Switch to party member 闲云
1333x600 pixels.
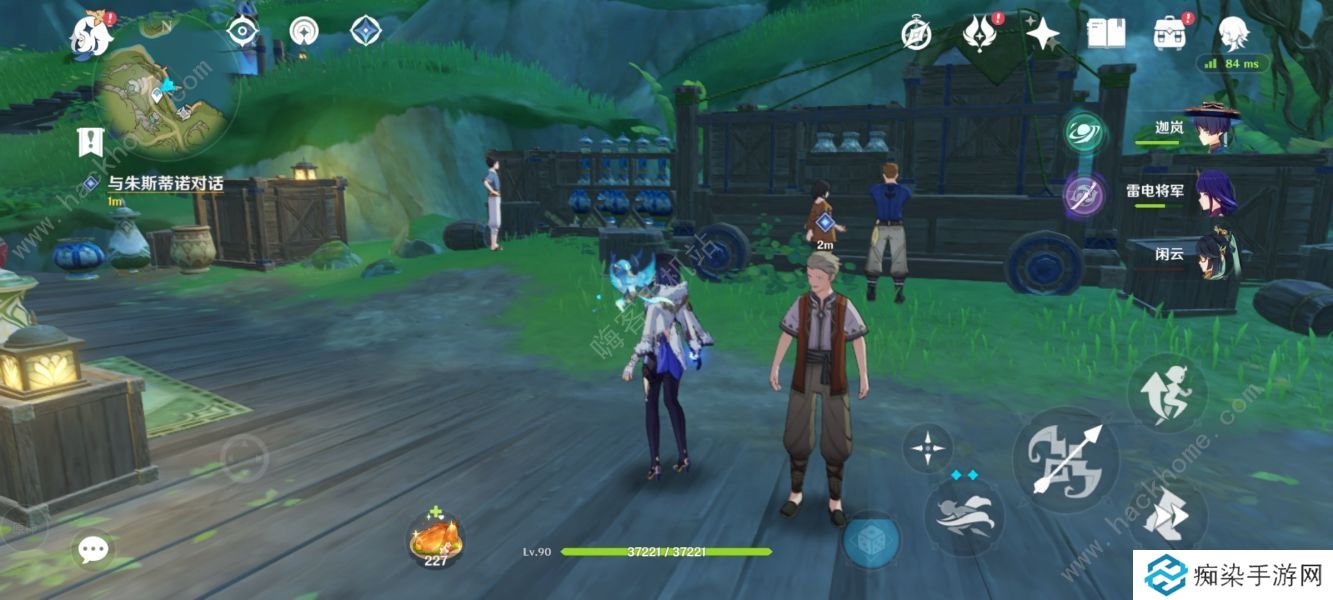(x=1210, y=254)
